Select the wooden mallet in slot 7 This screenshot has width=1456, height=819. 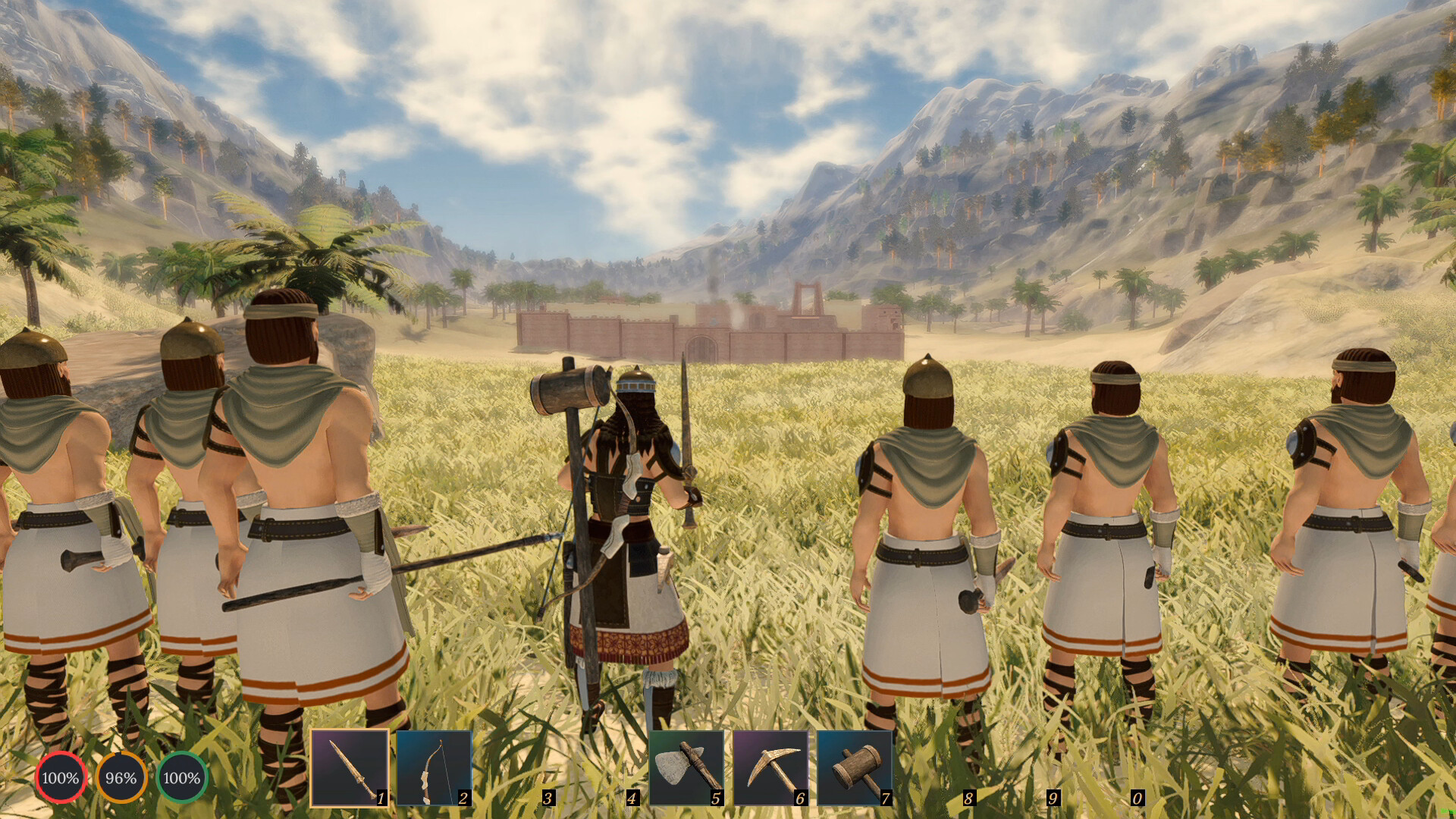point(855,768)
